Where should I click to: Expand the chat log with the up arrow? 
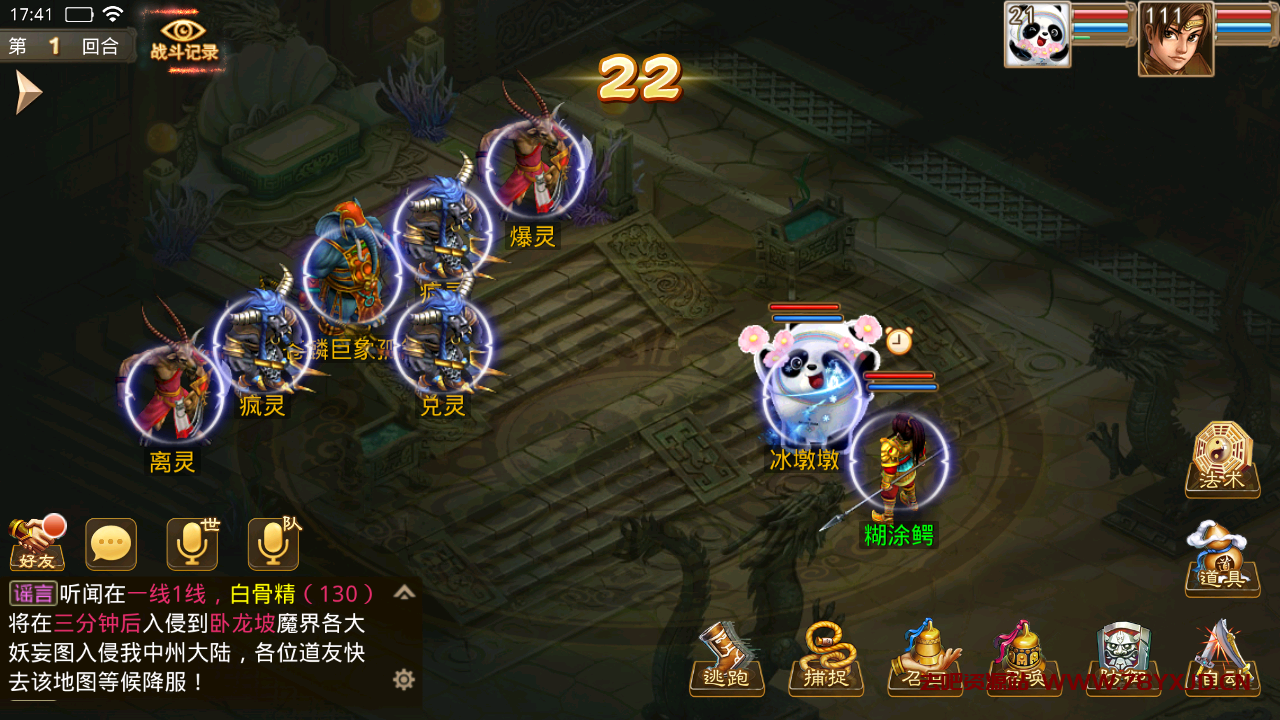click(404, 593)
